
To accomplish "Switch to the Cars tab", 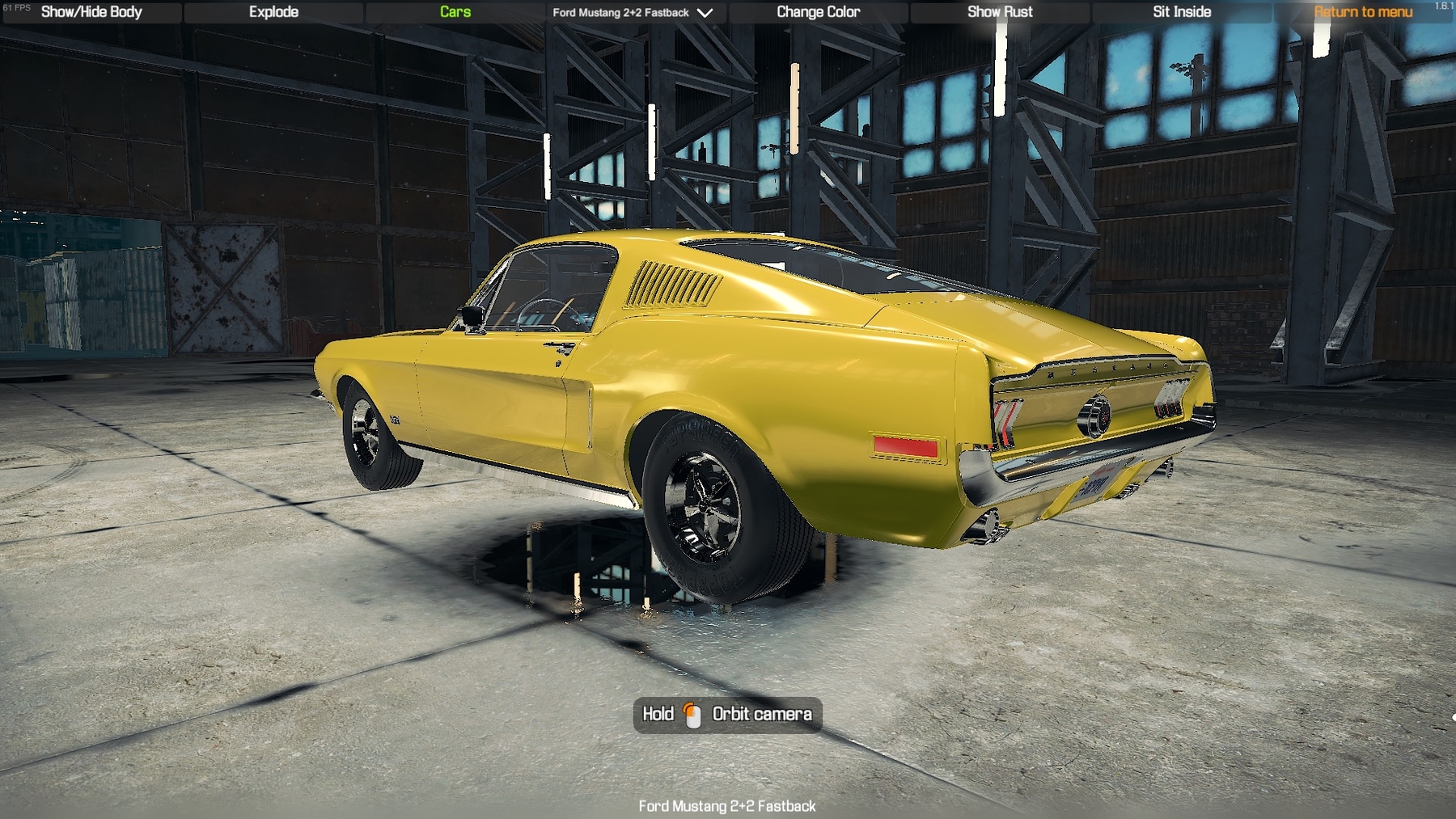I will click(455, 12).
